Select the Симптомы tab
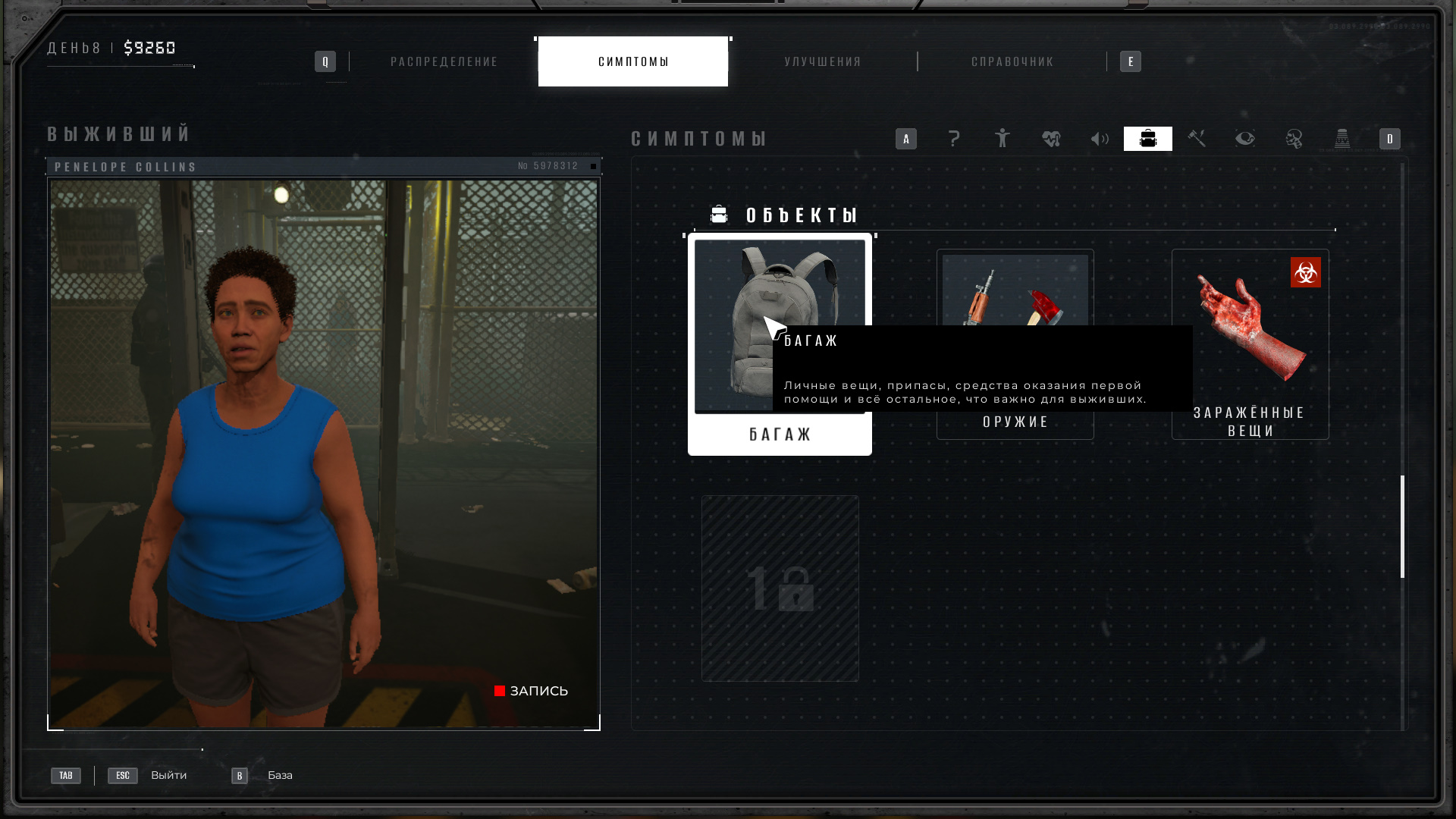1456x819 pixels. click(x=632, y=61)
